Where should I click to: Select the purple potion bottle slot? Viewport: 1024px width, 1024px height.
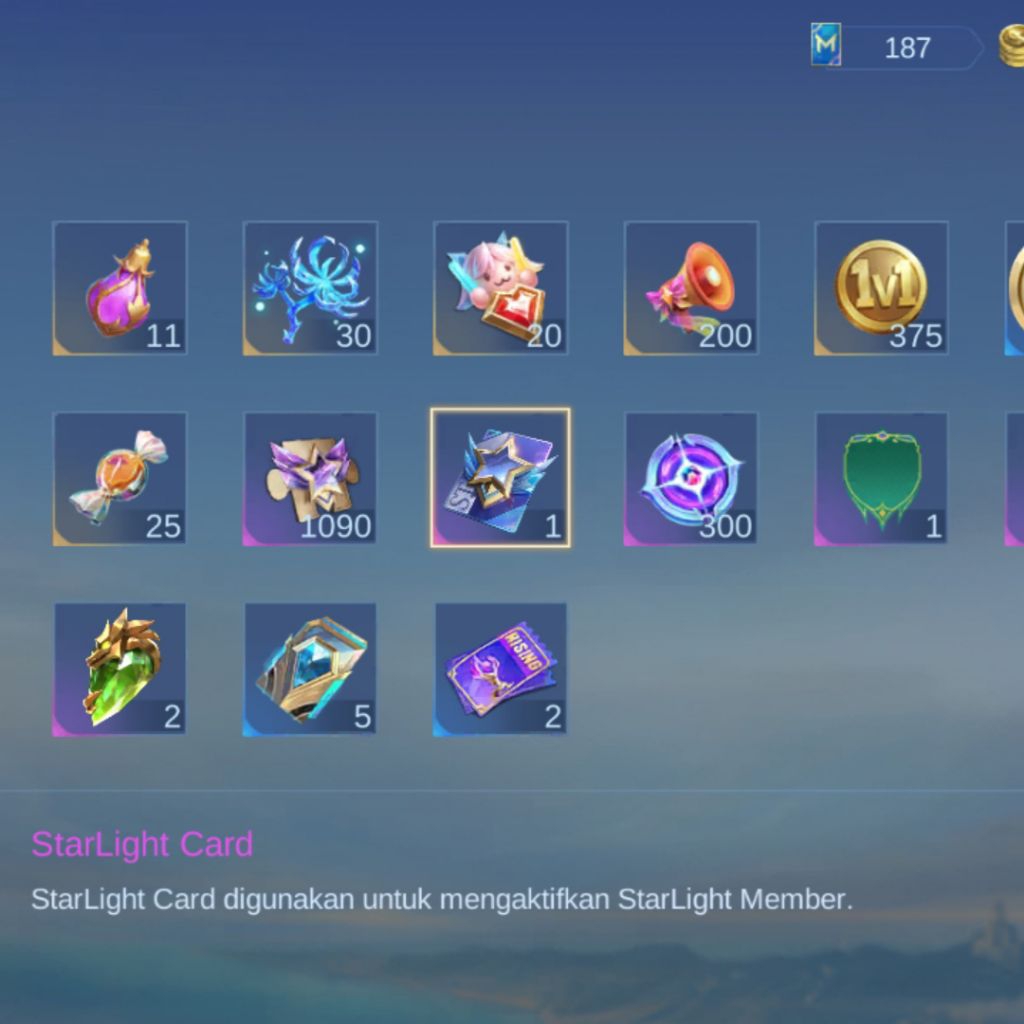pos(120,288)
